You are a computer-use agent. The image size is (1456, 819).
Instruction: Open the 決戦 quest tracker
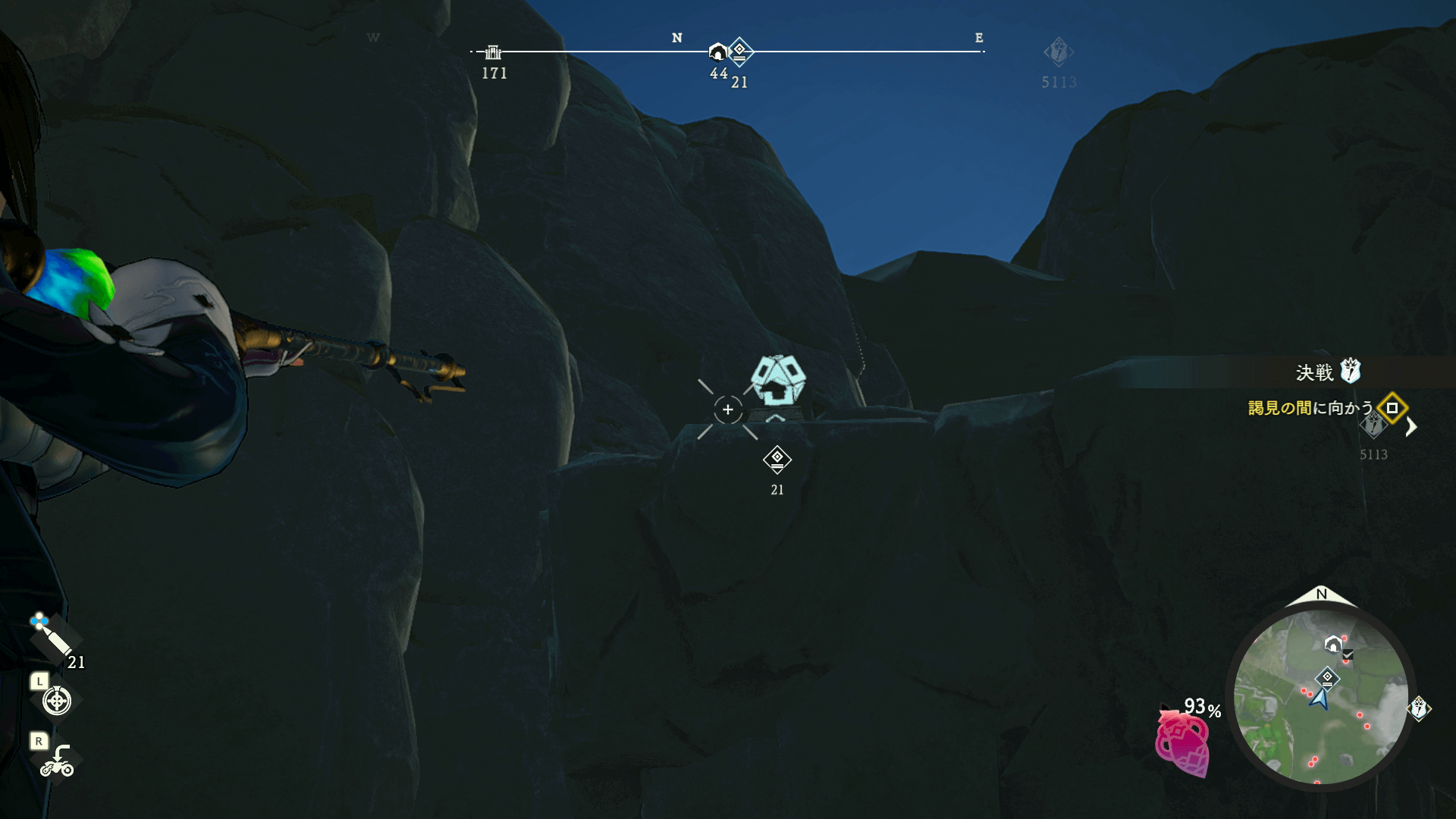pos(1326,372)
